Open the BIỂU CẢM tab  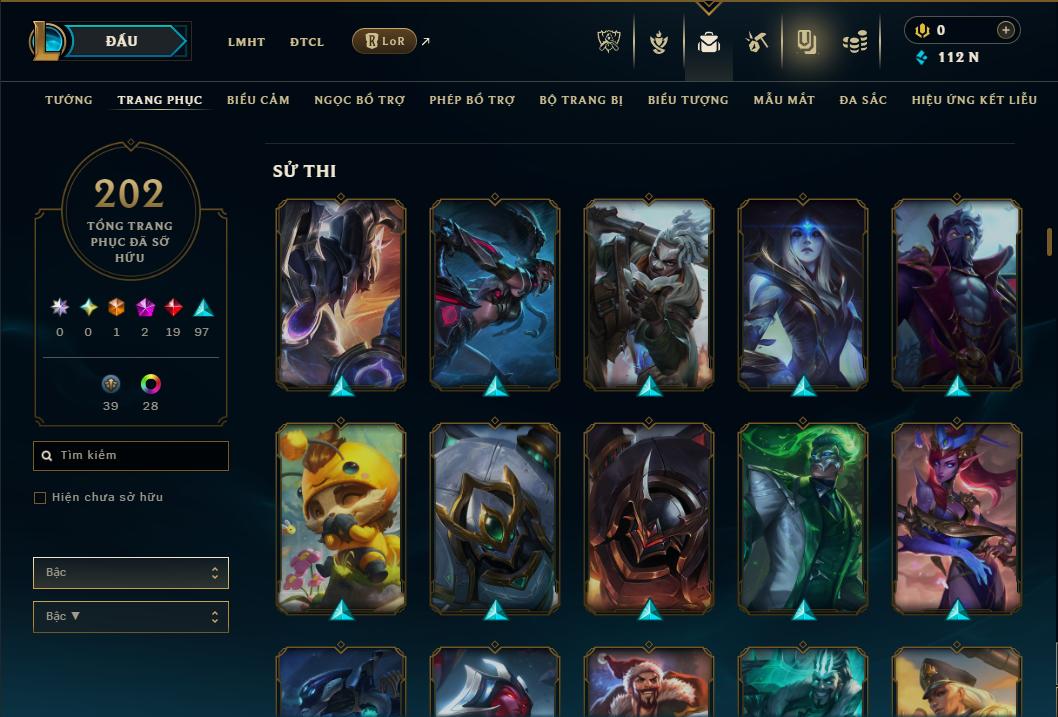click(258, 100)
